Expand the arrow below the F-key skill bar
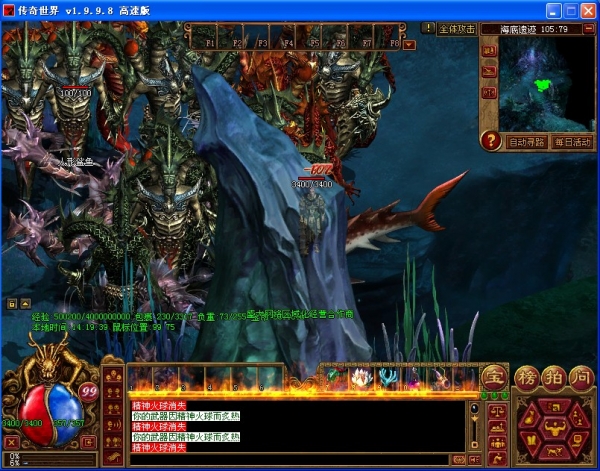This screenshot has height=471, width=600. [409, 44]
